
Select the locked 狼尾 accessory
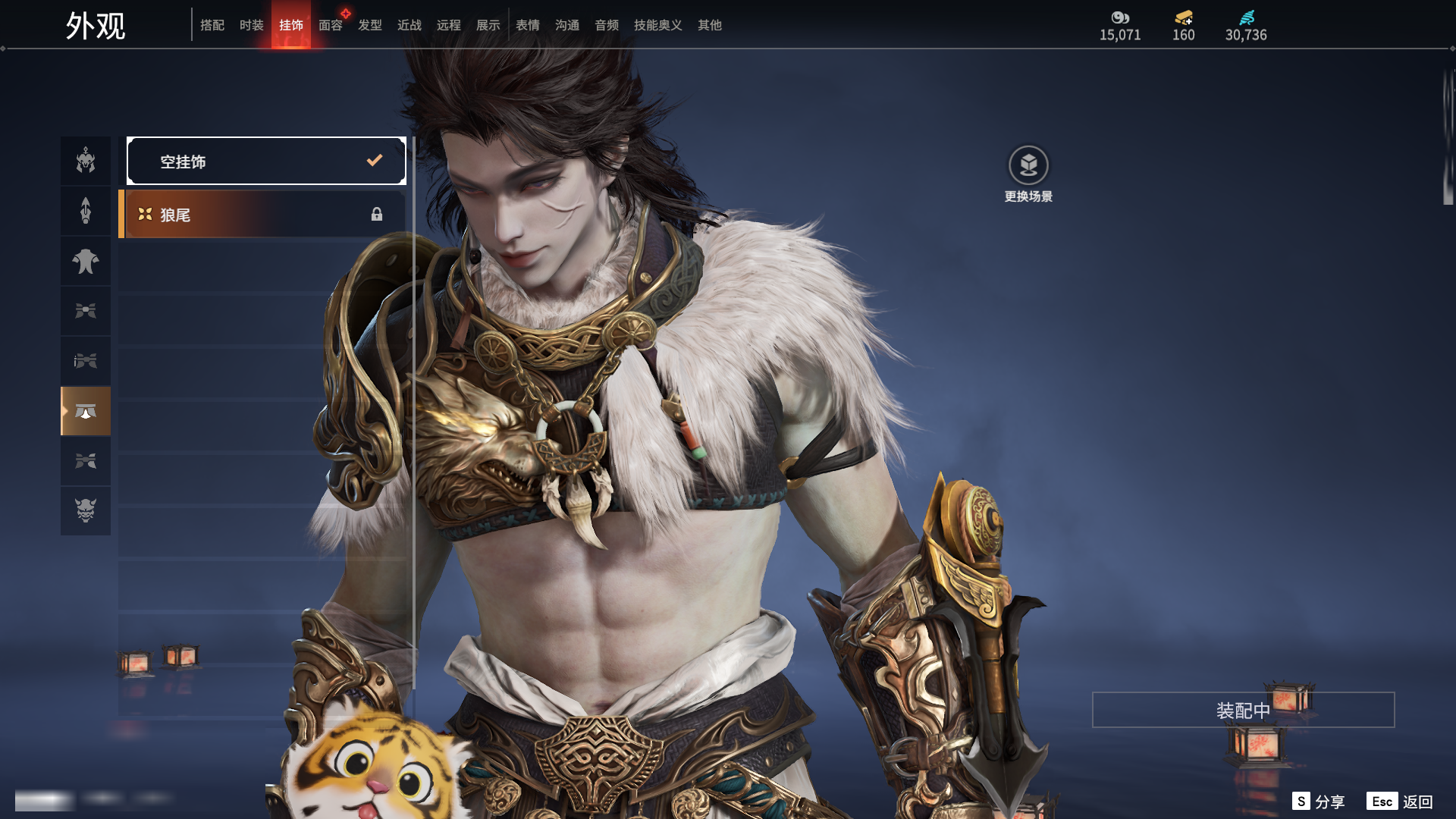point(262,215)
